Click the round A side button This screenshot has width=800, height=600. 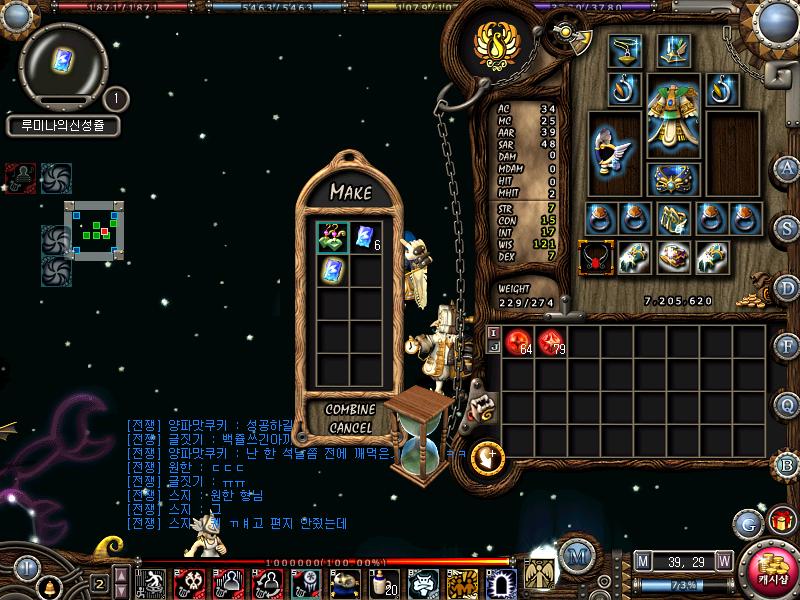pyautogui.click(x=787, y=169)
